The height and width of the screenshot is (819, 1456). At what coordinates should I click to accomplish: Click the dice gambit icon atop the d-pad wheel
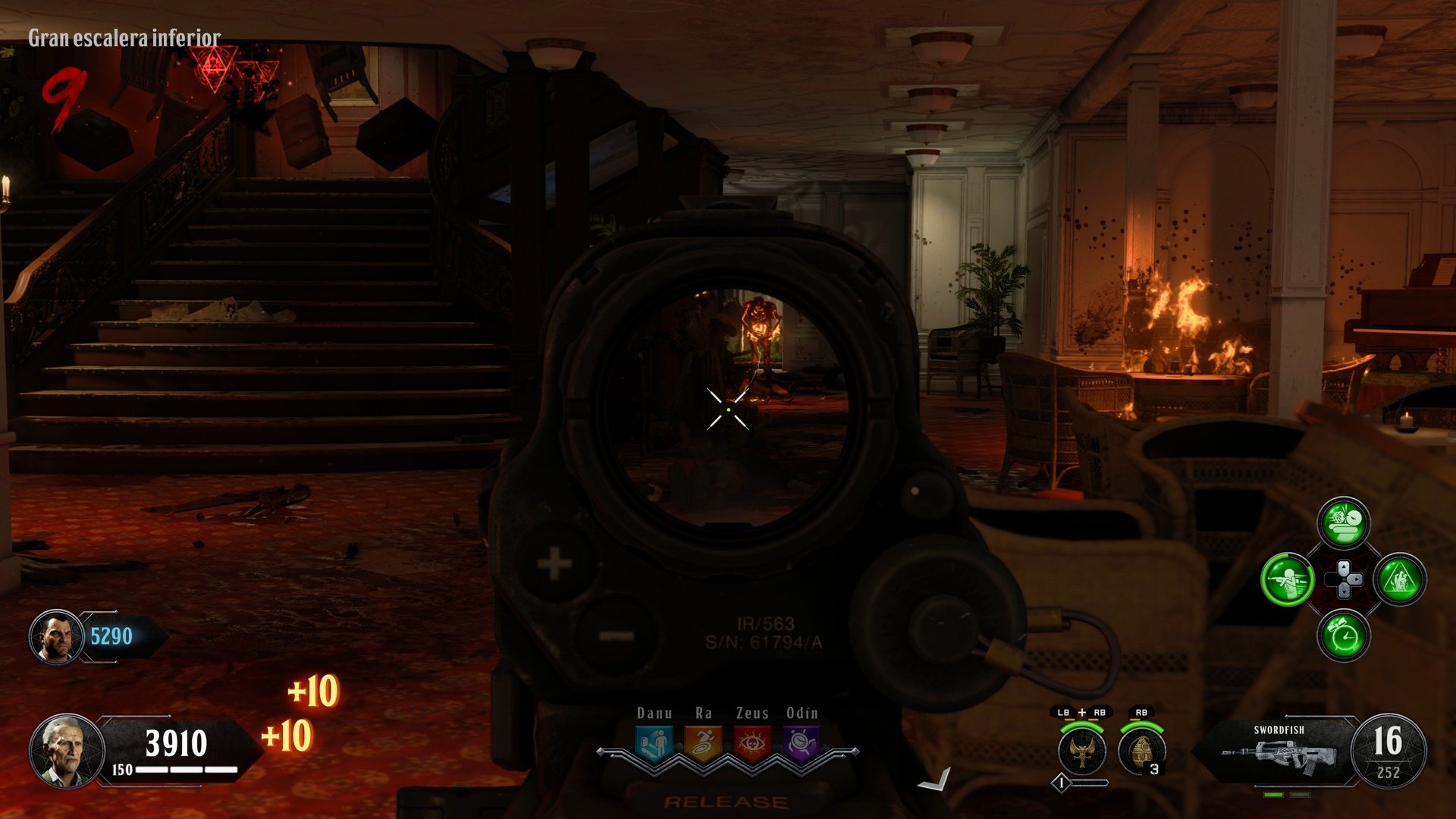[1343, 524]
